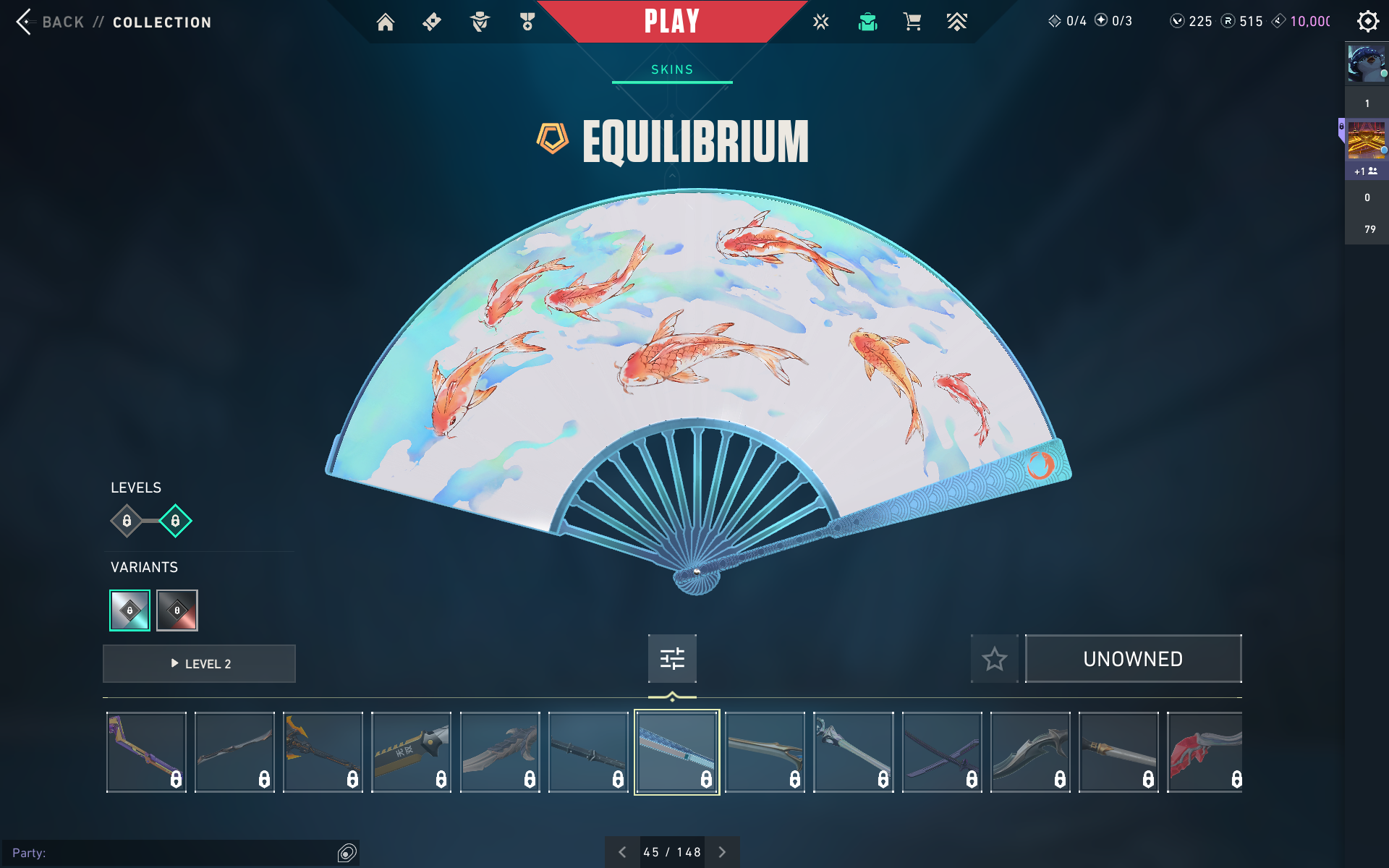Open the skin filter sliders button

pyautogui.click(x=672, y=658)
